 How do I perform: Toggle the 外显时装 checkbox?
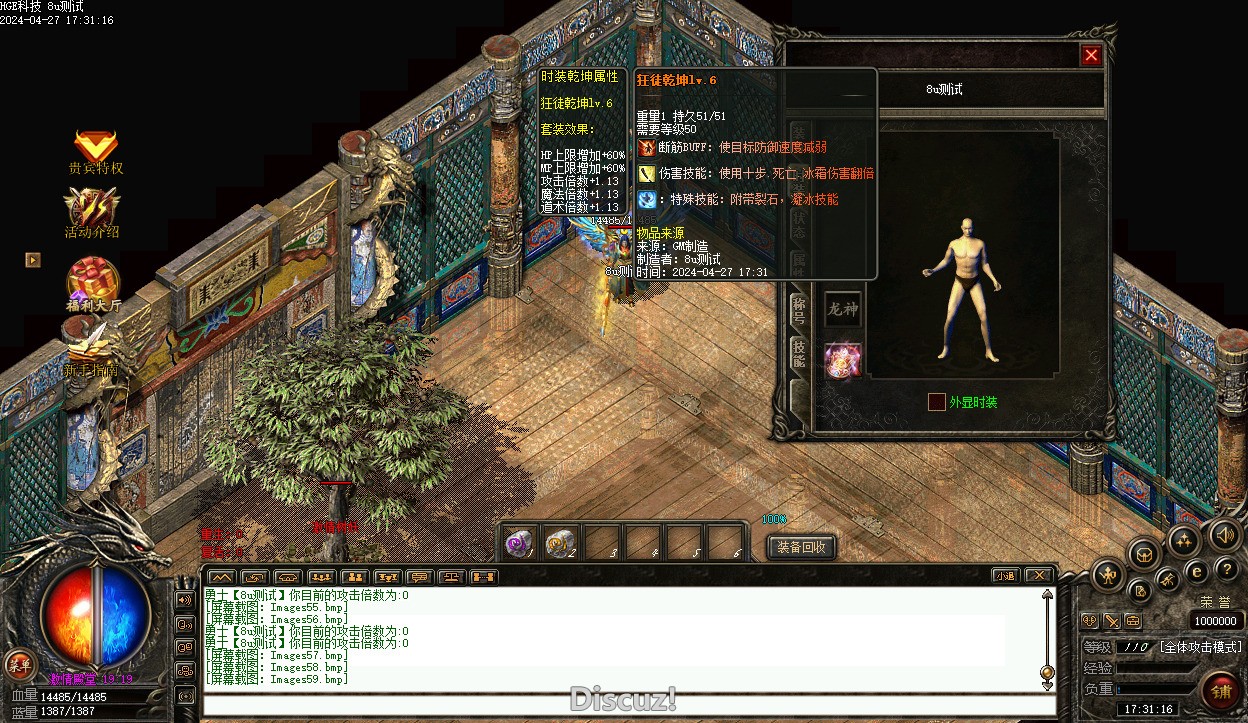937,402
